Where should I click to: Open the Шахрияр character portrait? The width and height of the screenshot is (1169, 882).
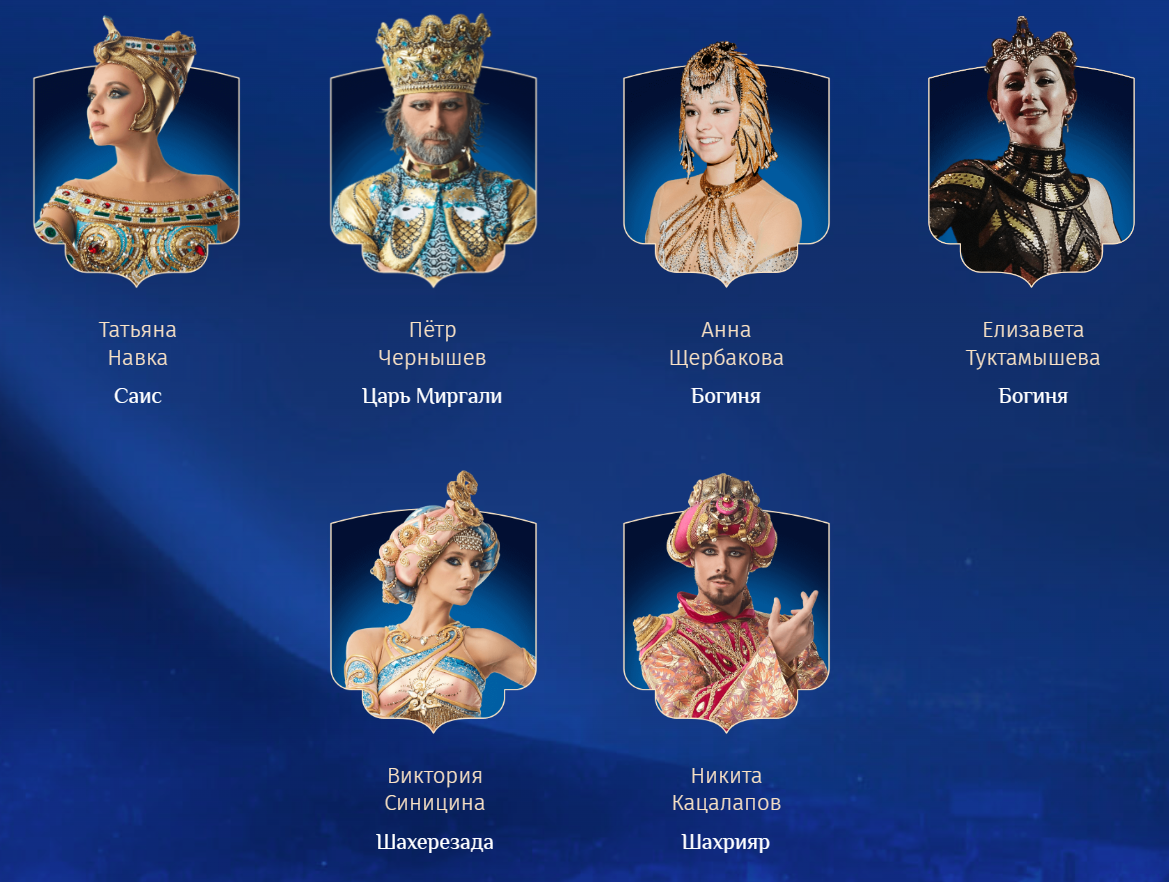[726, 605]
